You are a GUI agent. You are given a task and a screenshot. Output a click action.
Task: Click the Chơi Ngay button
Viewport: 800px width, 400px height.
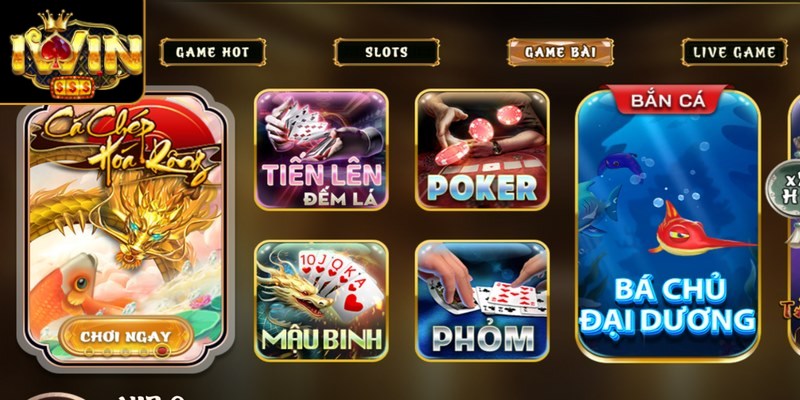point(125,336)
